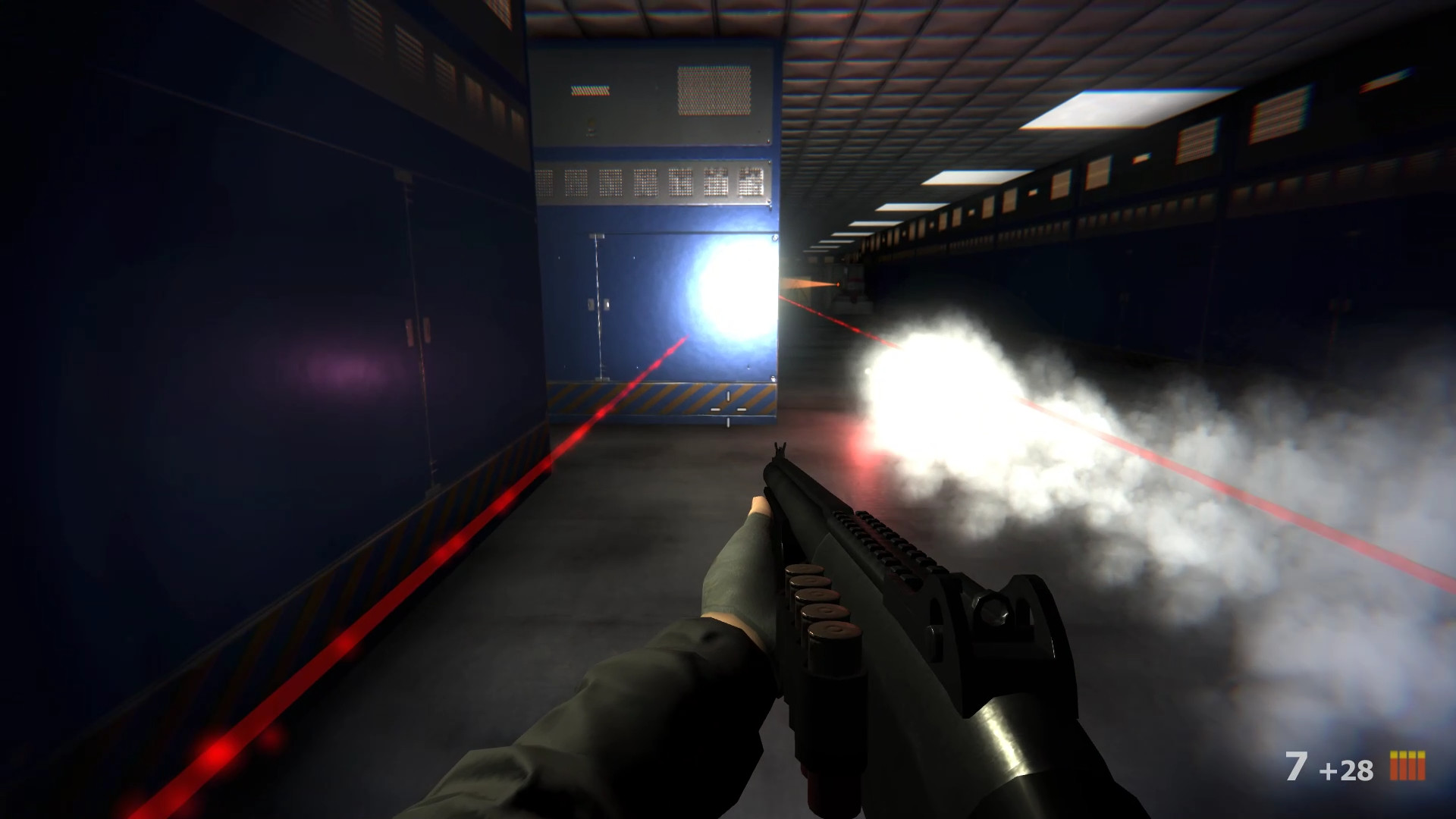Click the red laser dot on the enemy
Screen dimensions: 1456x819
(x=838, y=284)
